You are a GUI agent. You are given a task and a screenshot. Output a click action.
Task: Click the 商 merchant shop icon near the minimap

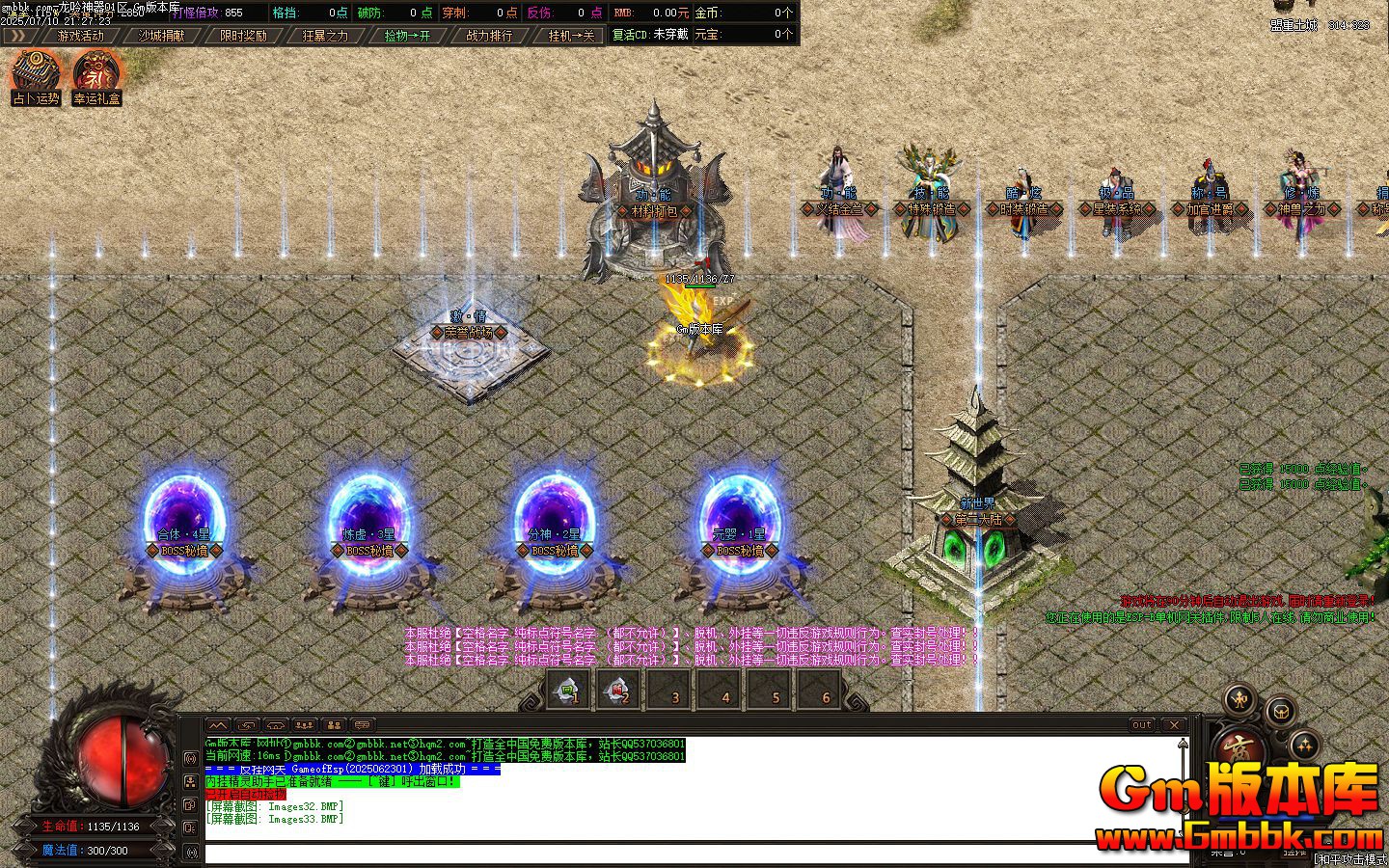pyautogui.click(x=1241, y=747)
